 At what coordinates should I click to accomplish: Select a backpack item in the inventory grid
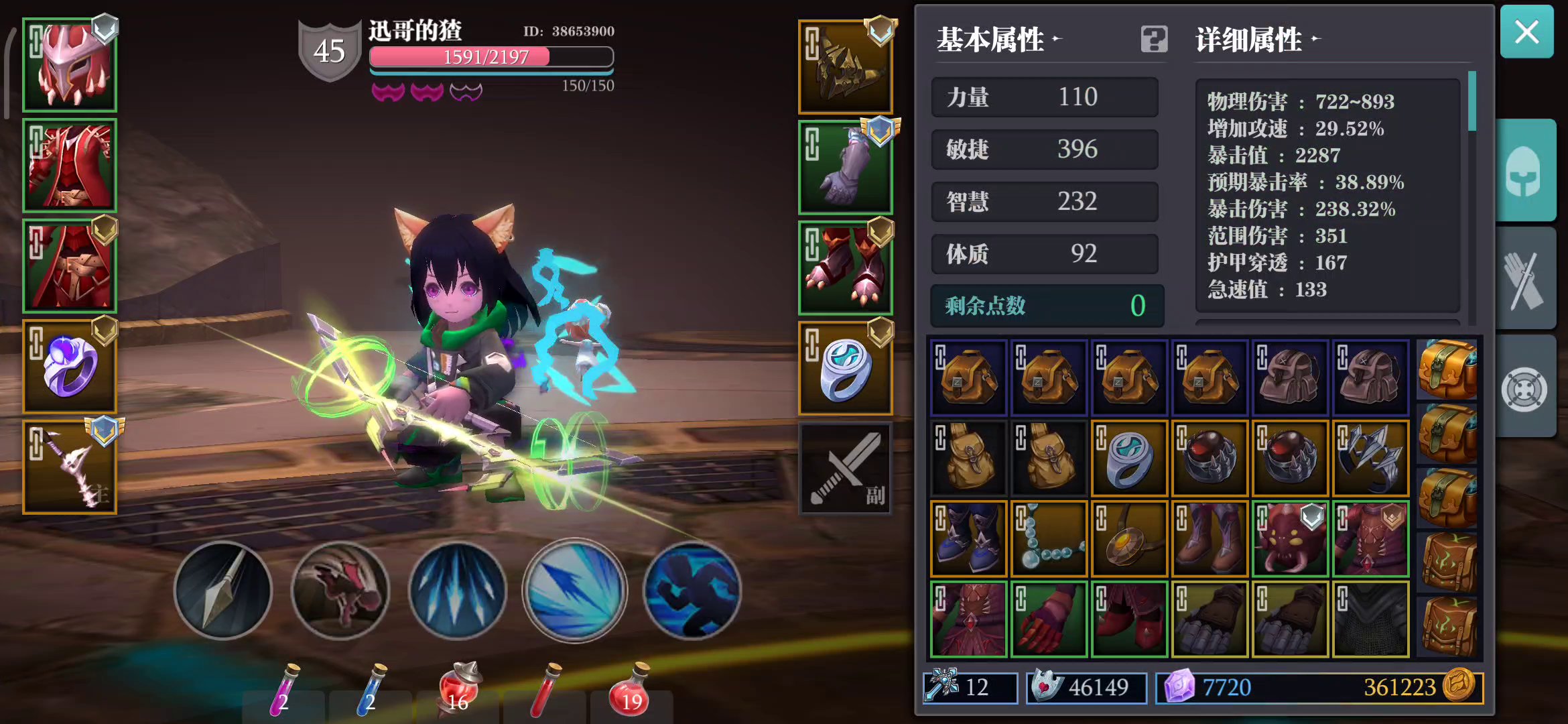[x=968, y=377]
